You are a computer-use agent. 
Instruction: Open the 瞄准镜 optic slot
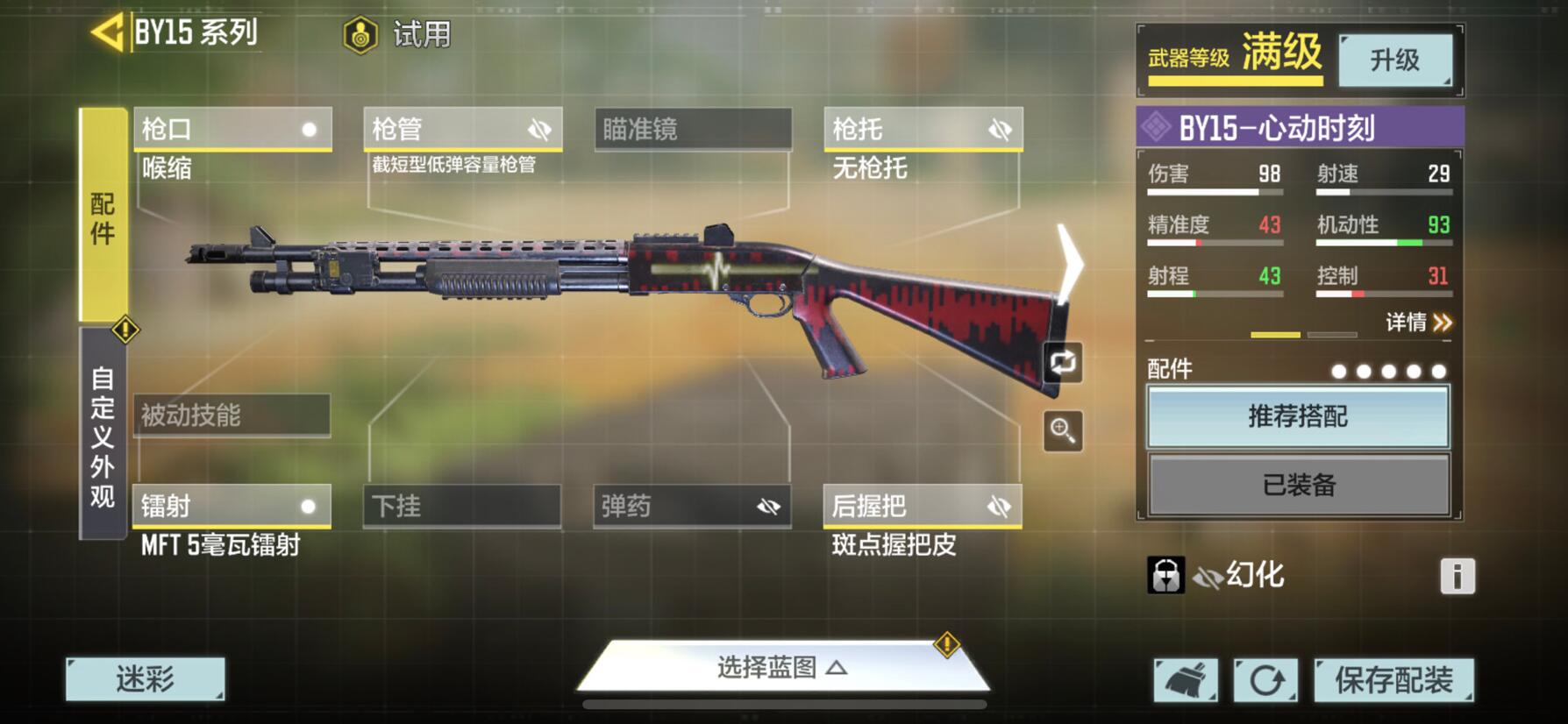(693, 130)
